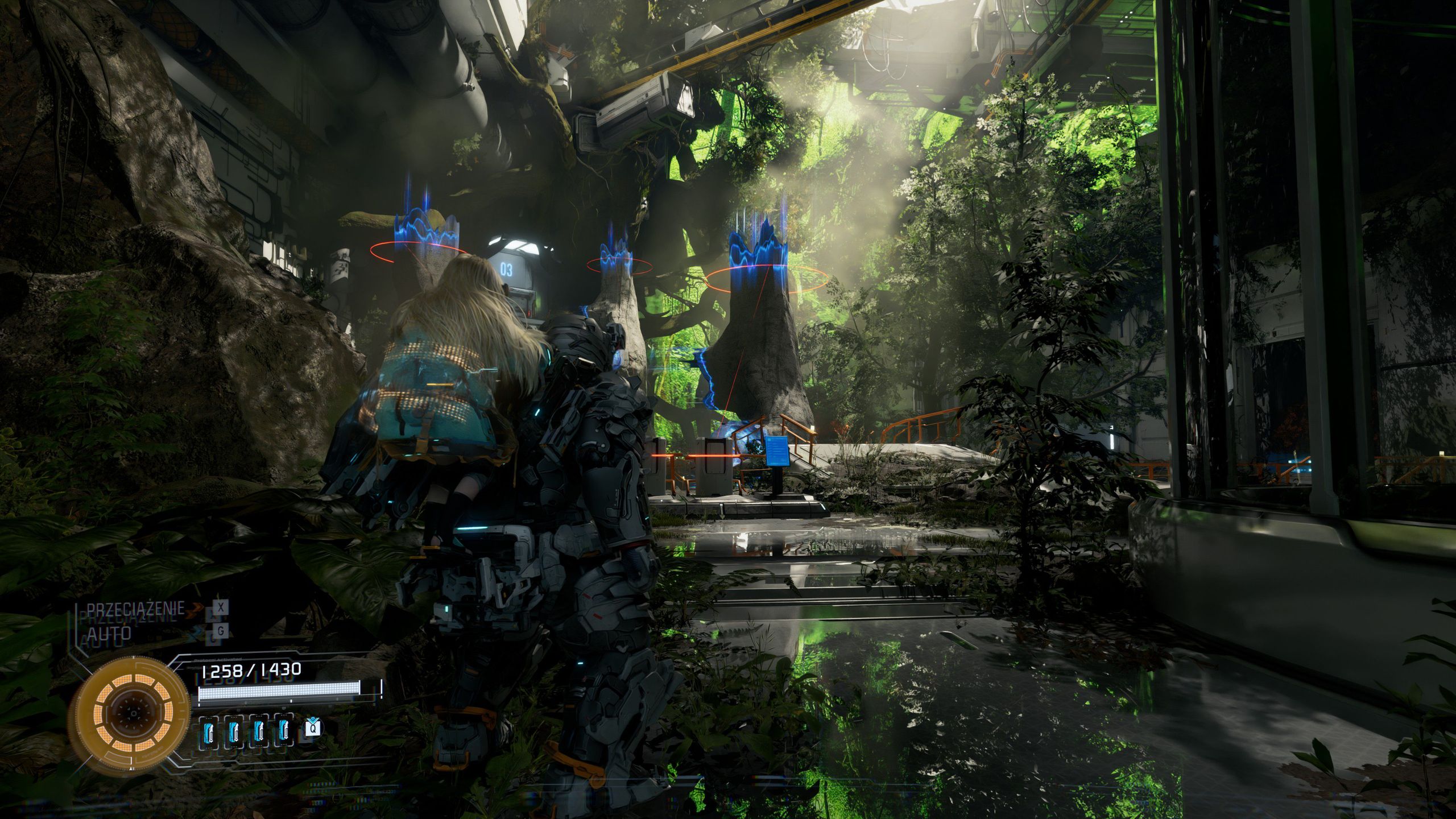The width and height of the screenshot is (1456, 819).
Task: Select the PRZECIĄŻENIE overload action label
Action: pos(135,609)
